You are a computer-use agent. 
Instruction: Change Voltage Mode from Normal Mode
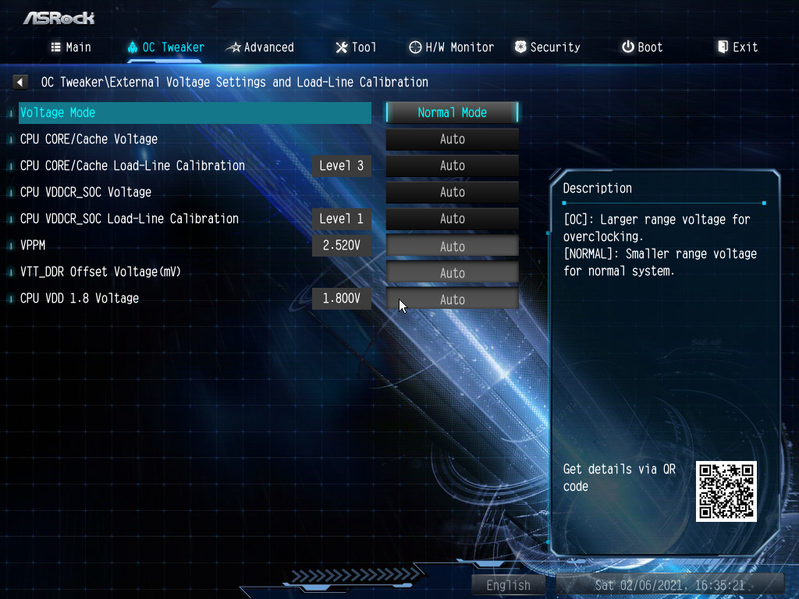click(x=452, y=113)
